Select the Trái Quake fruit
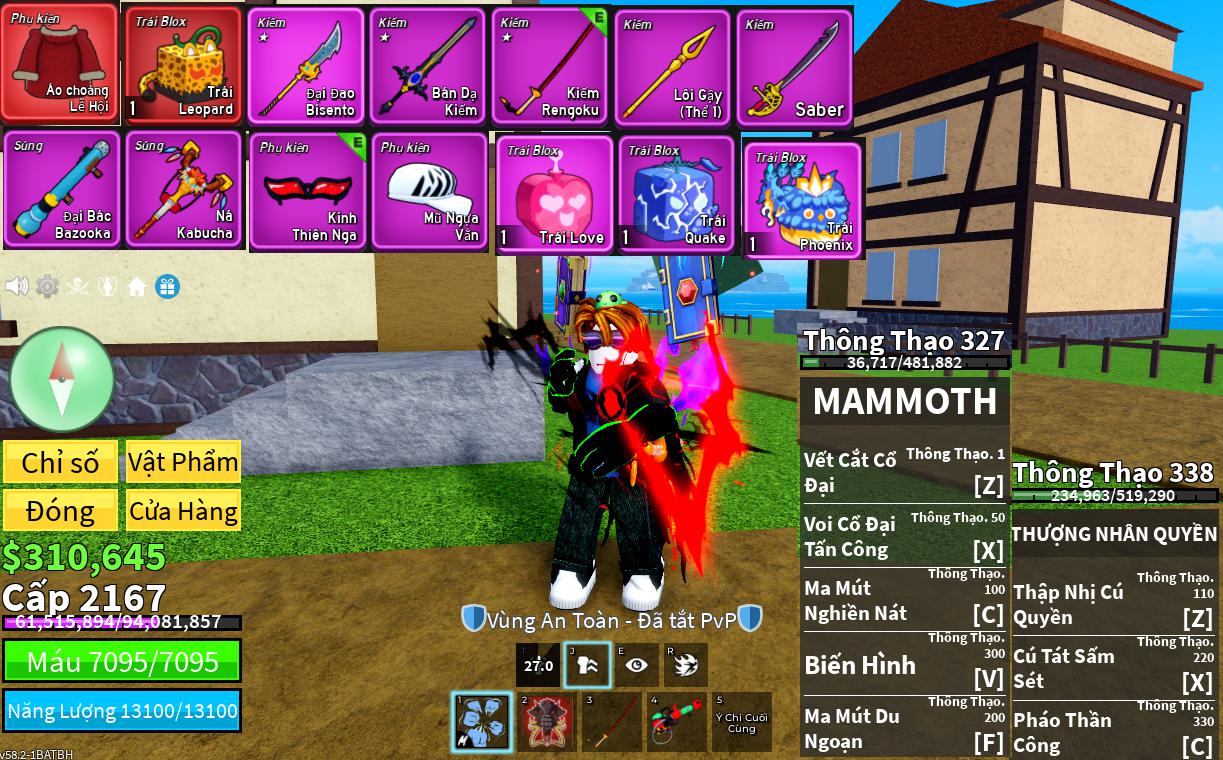This screenshot has width=1223, height=760. pyautogui.click(x=677, y=195)
